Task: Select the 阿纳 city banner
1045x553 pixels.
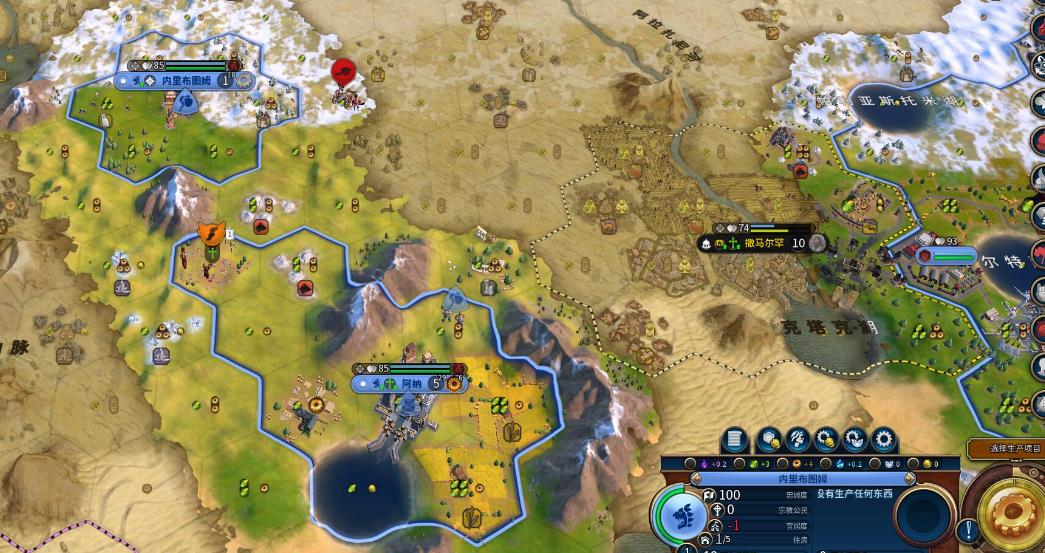Action: click(410, 383)
